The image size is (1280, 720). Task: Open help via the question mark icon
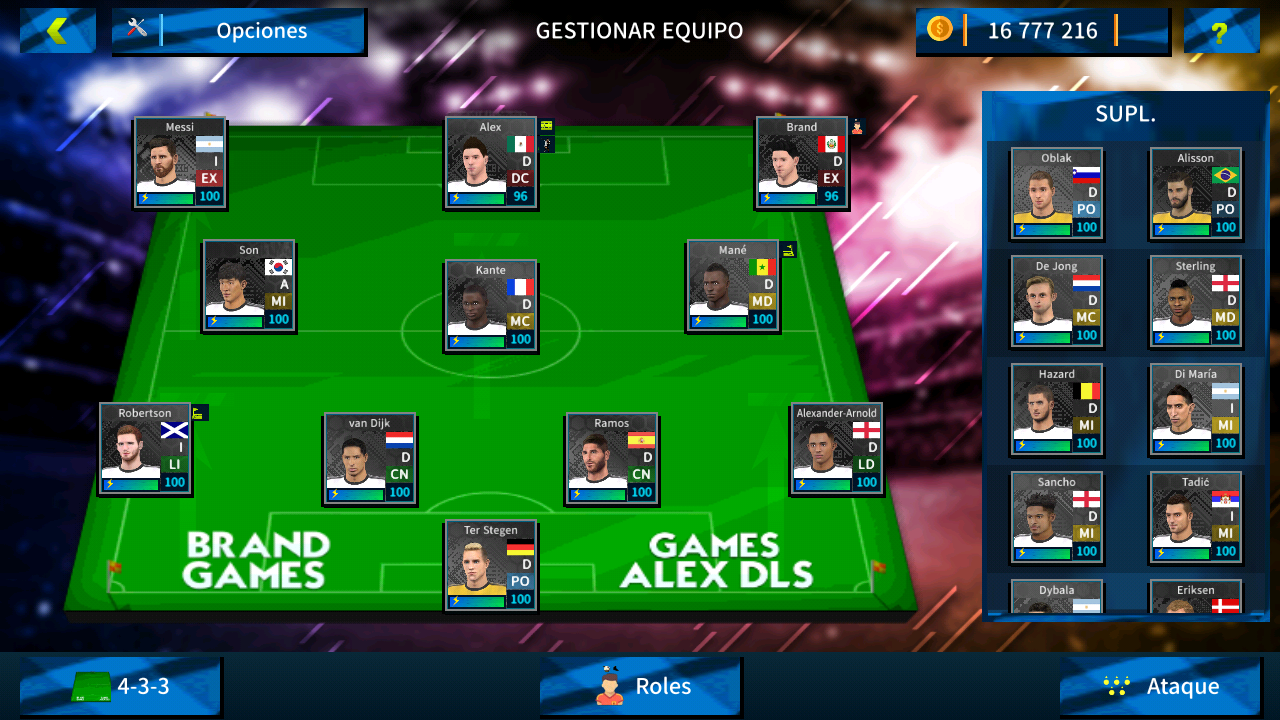(1222, 32)
